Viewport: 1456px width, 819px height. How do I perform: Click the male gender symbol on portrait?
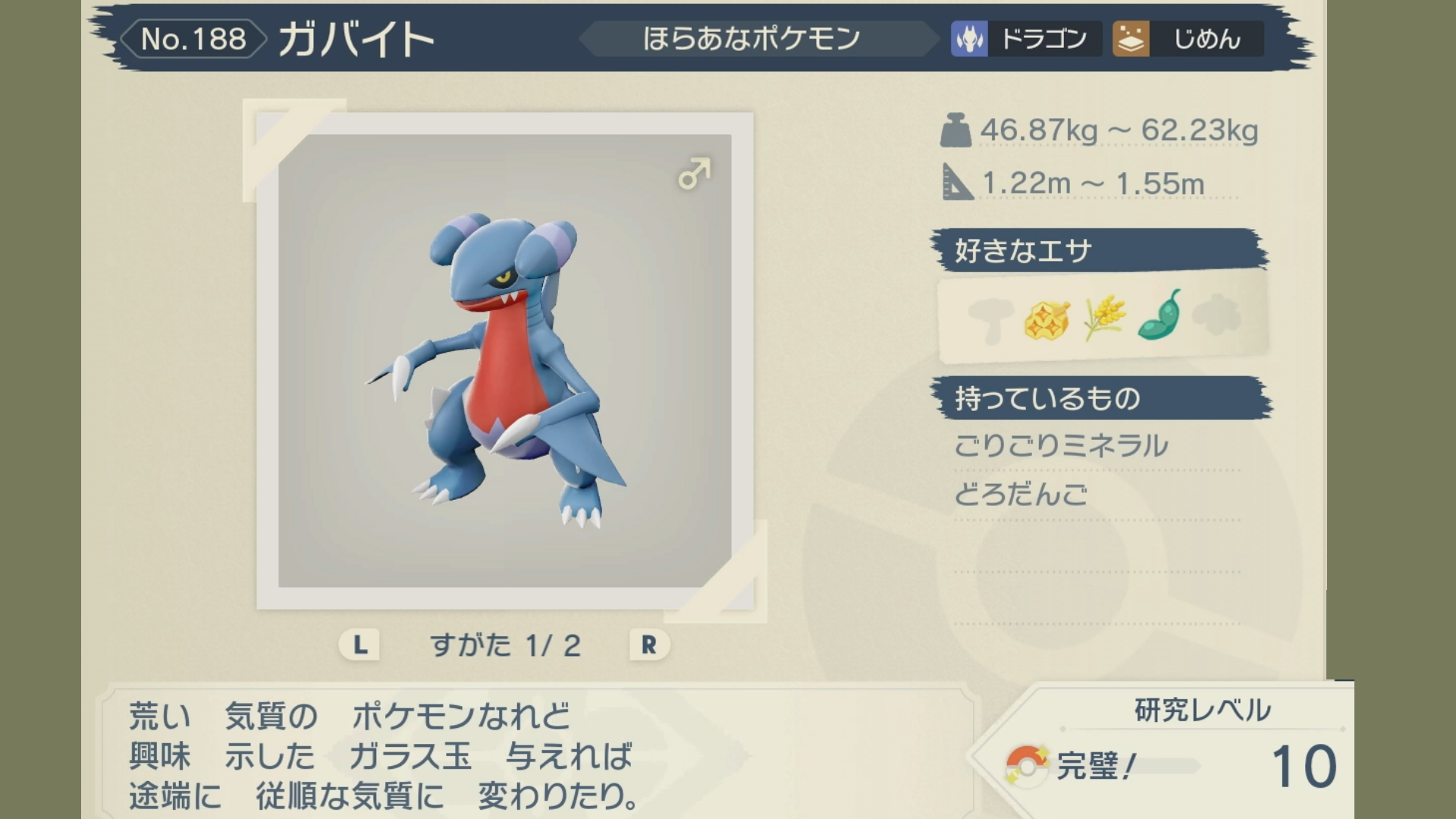694,174
